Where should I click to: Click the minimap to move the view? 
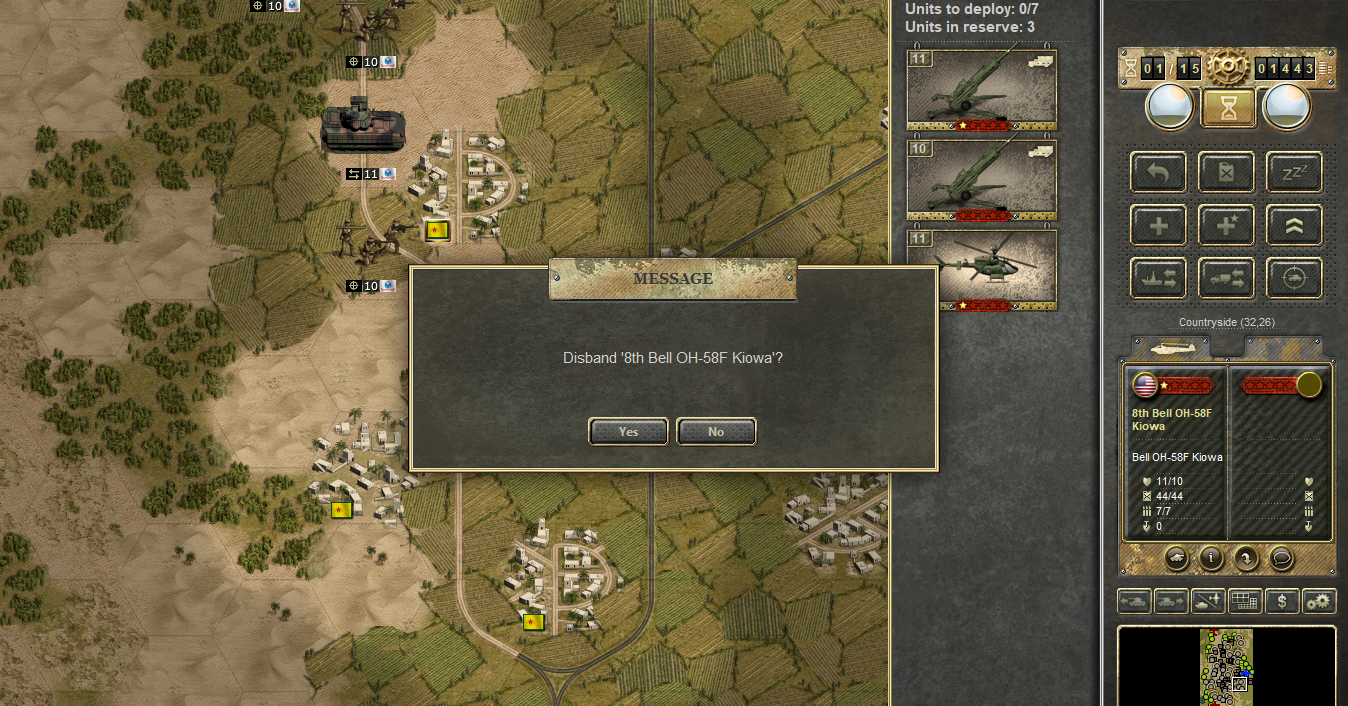[x=1226, y=665]
